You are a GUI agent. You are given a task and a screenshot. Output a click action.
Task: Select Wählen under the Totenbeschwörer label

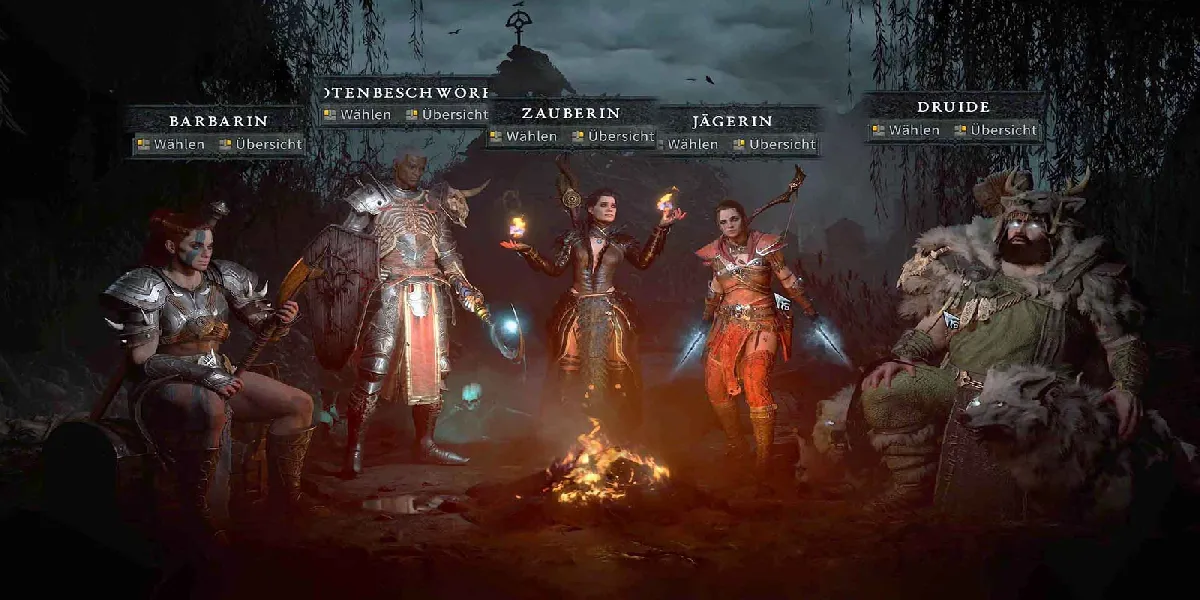357,115
